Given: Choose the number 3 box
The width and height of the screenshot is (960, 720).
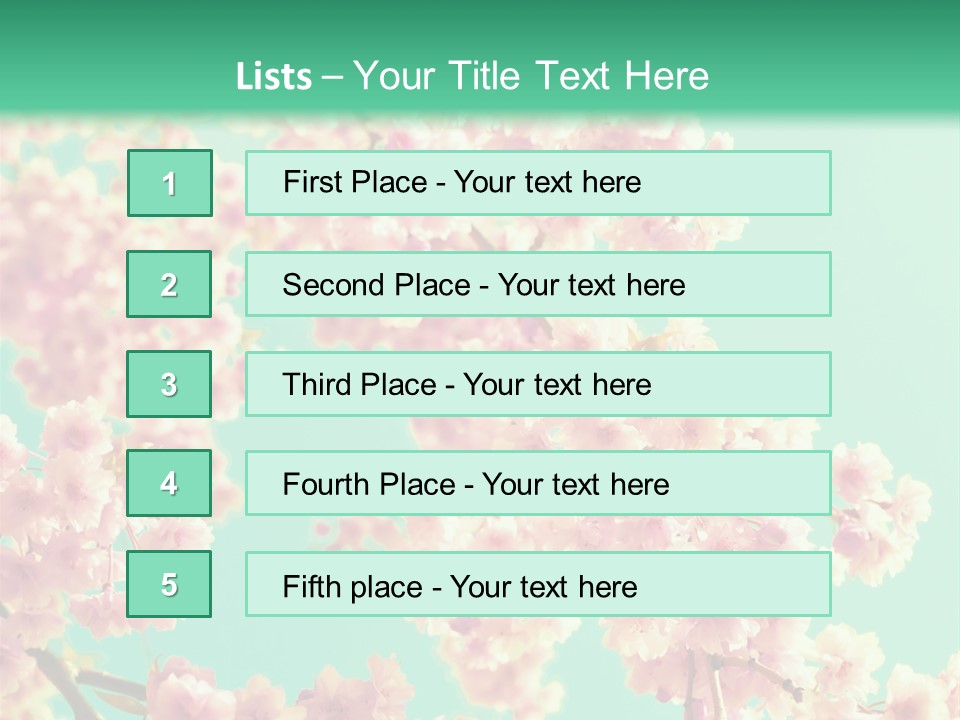Looking at the screenshot, I should (169, 384).
